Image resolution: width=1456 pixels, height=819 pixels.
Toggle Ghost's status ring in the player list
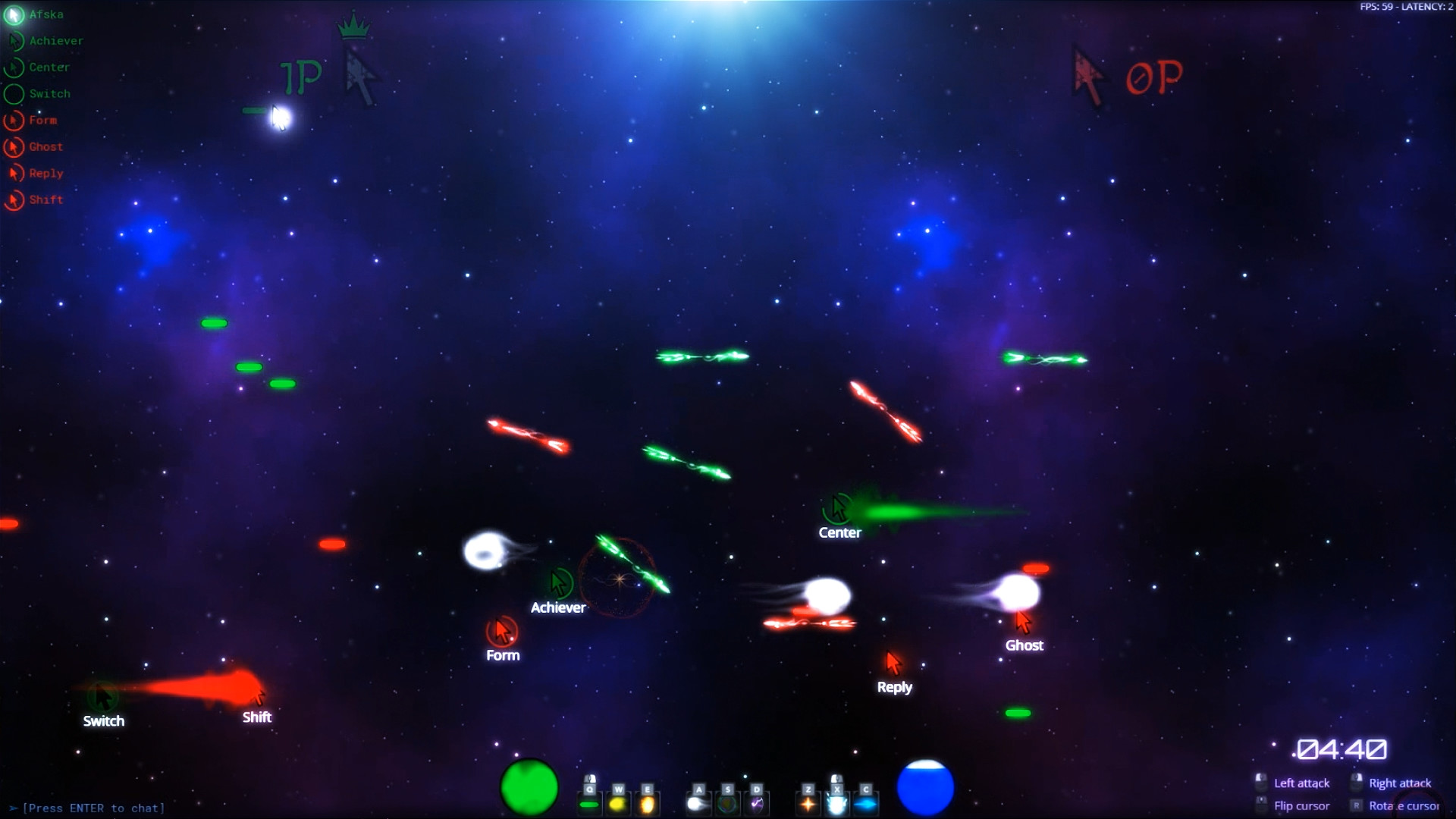13,146
